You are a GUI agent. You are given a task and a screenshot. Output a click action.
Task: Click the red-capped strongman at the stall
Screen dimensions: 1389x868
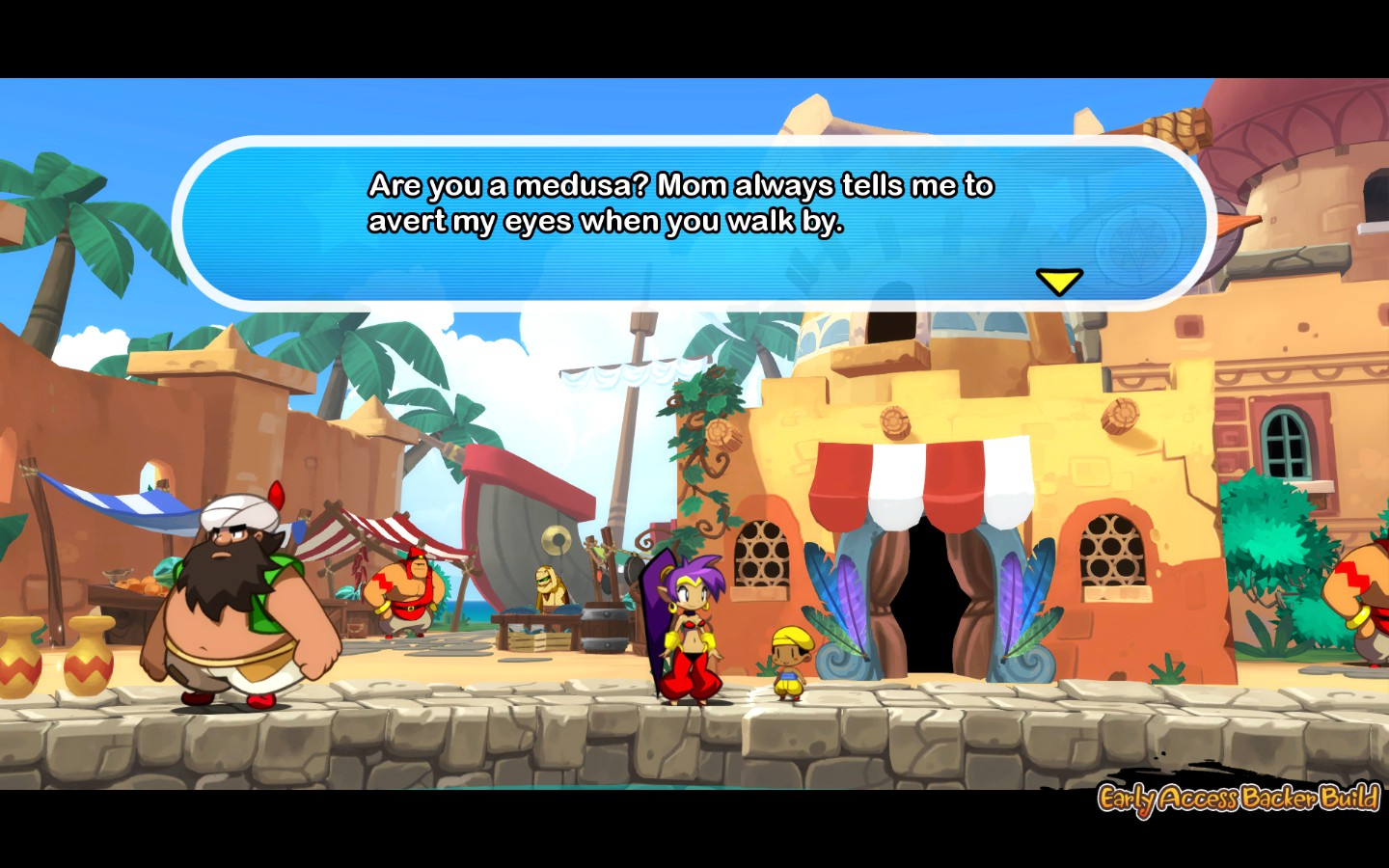point(409,591)
